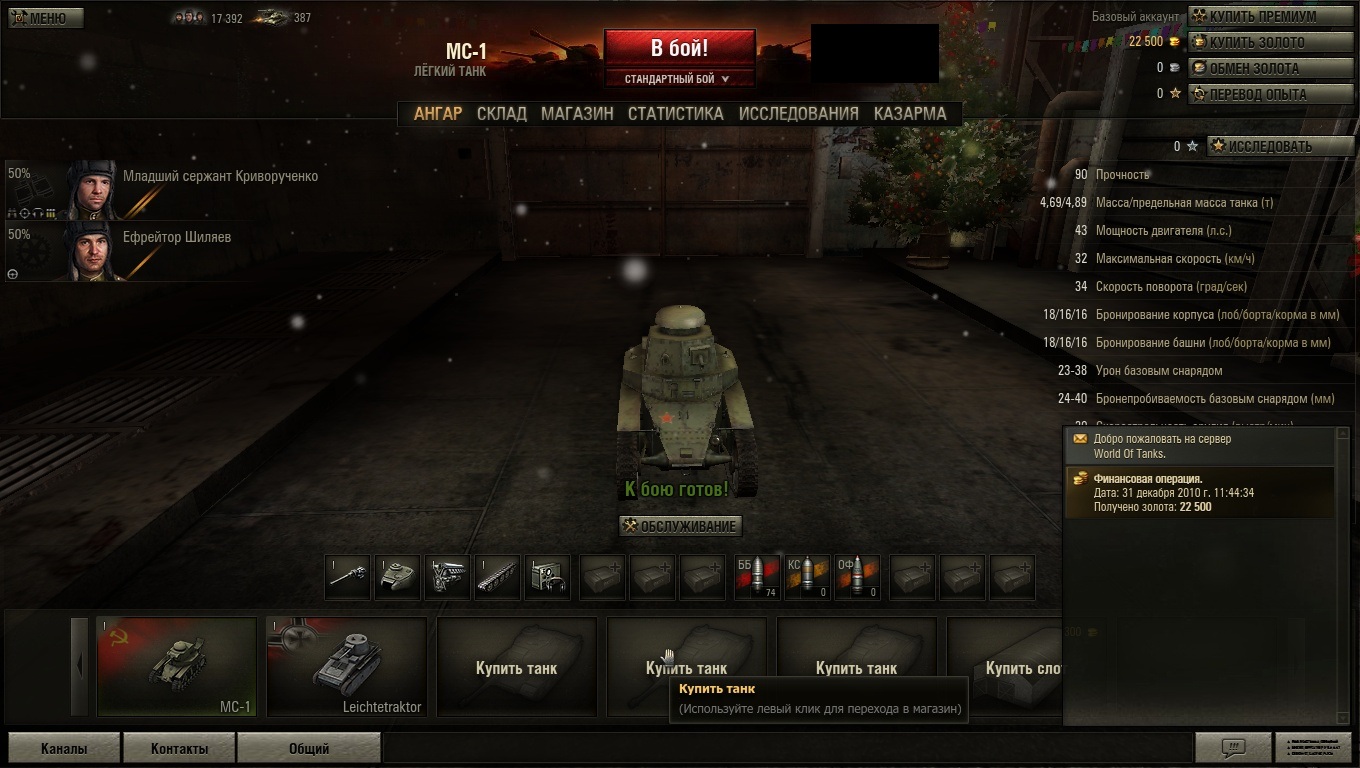This screenshot has height=768, width=1360.
Task: Open the Каналы chat channels
Action: [64, 748]
